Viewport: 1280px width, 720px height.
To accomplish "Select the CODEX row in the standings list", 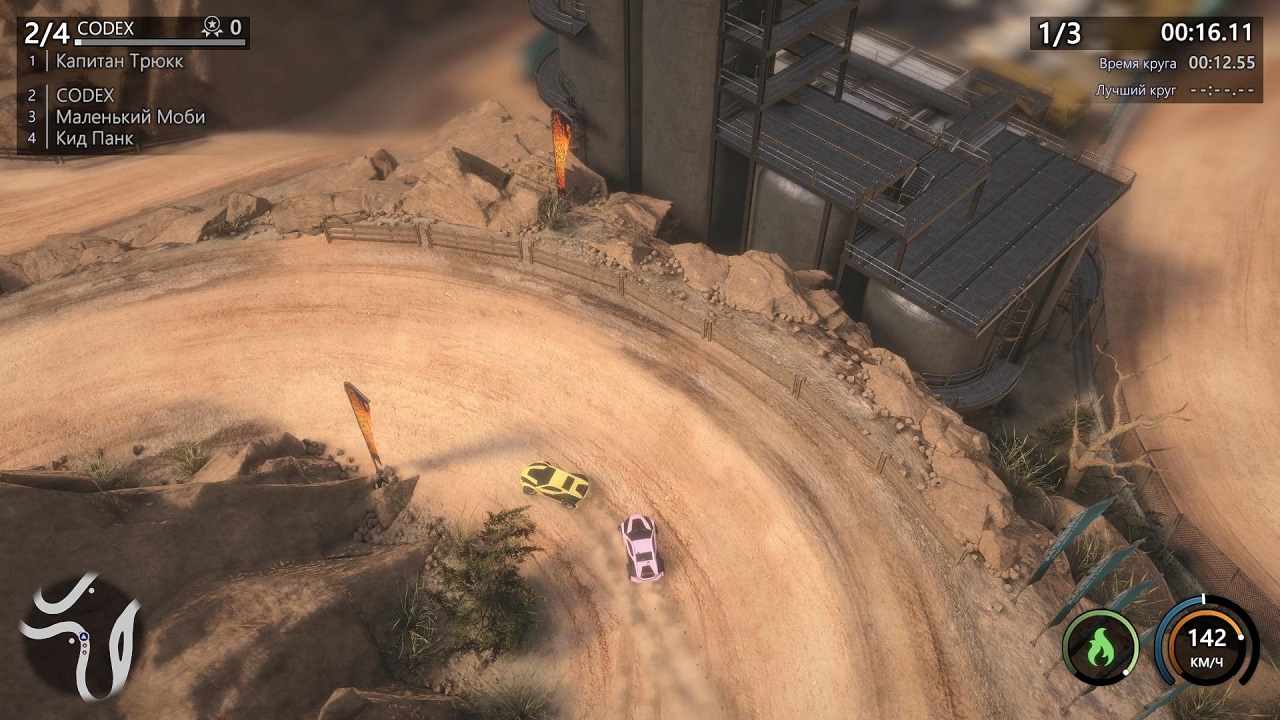I will tap(85, 96).
